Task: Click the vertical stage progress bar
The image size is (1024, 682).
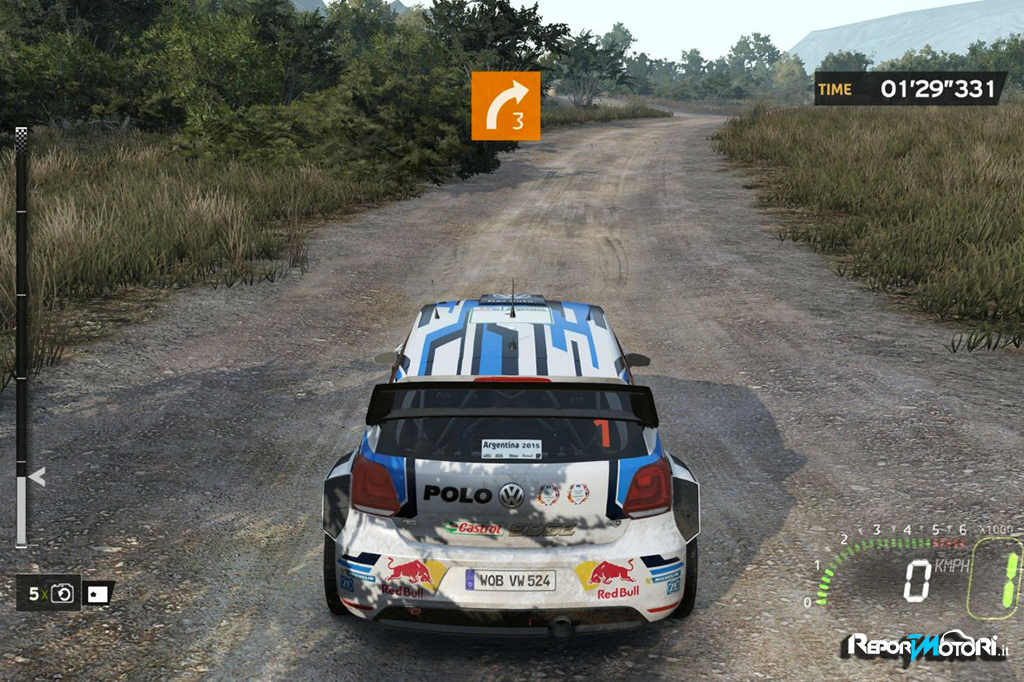Action: pos(21,340)
